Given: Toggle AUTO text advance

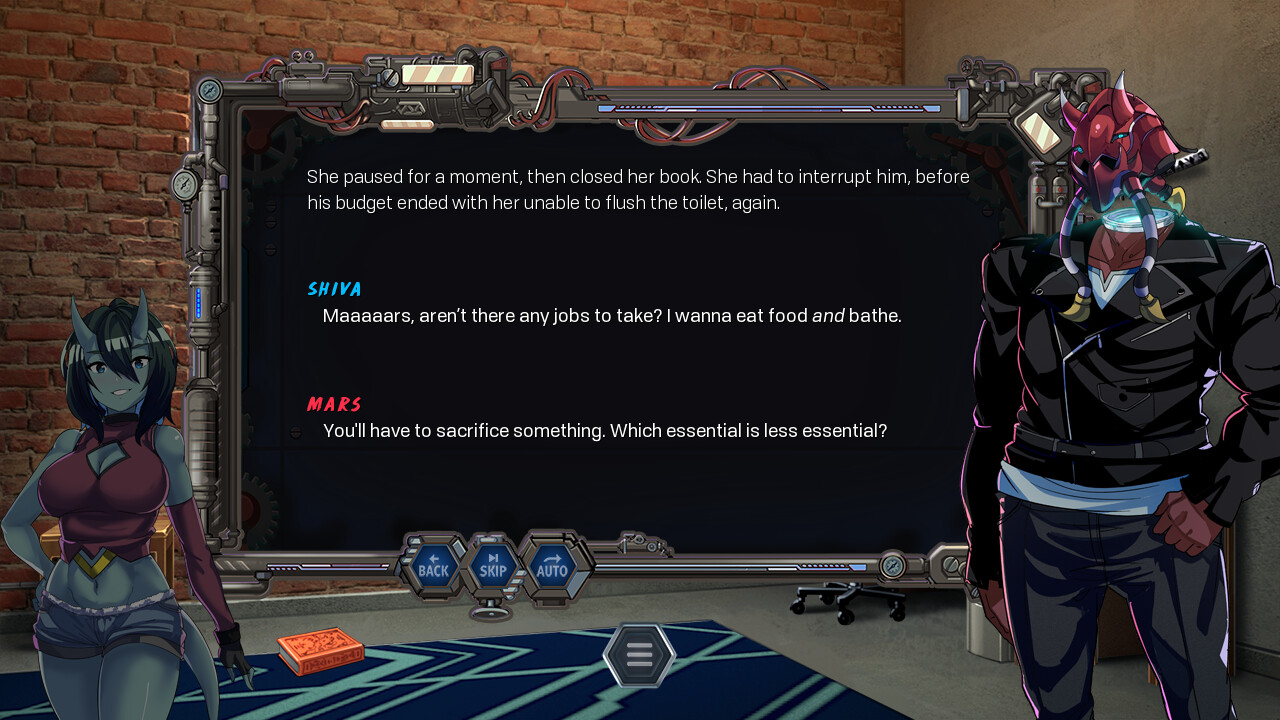Looking at the screenshot, I should [552, 567].
